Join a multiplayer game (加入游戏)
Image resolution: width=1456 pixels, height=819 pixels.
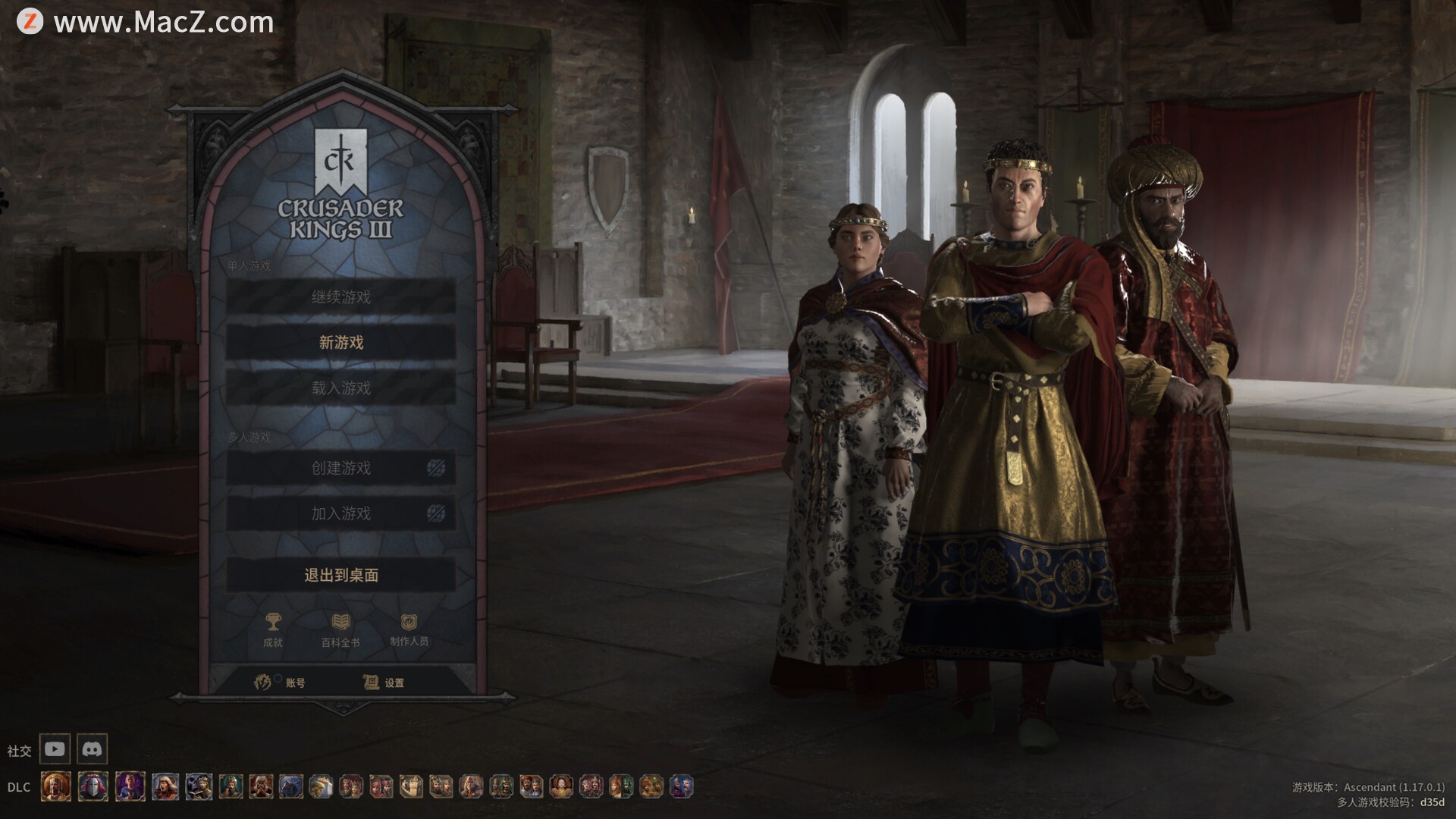pos(340,513)
